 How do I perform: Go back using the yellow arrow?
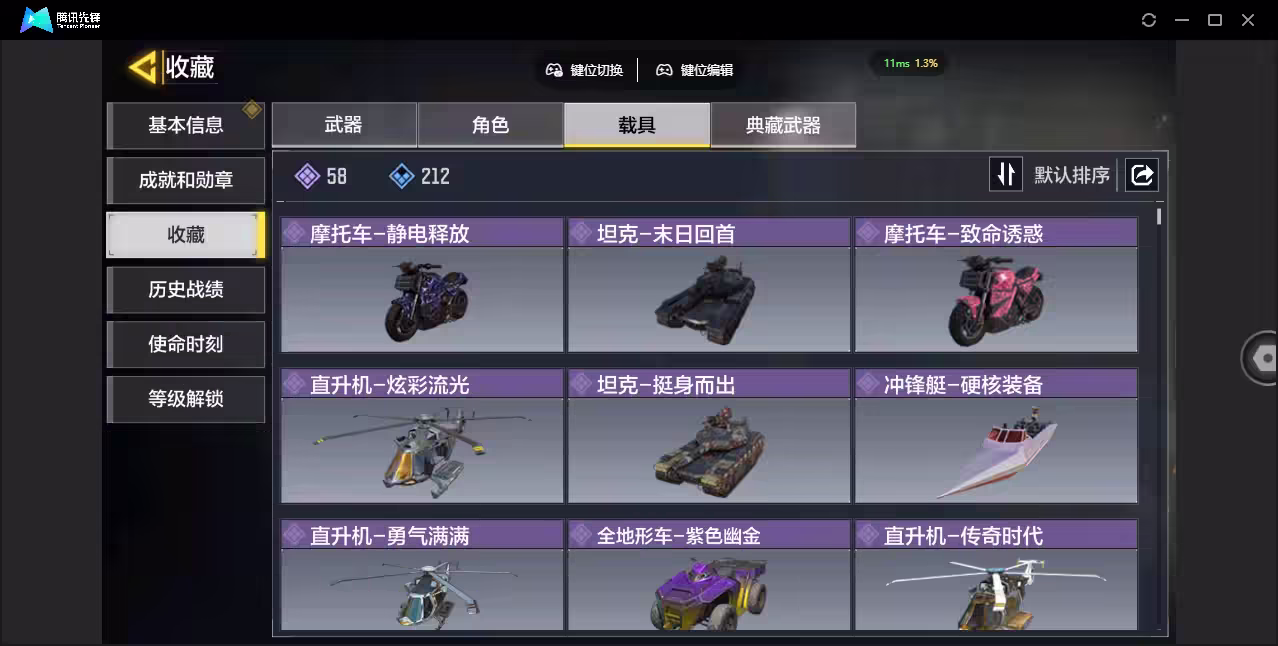click(144, 68)
